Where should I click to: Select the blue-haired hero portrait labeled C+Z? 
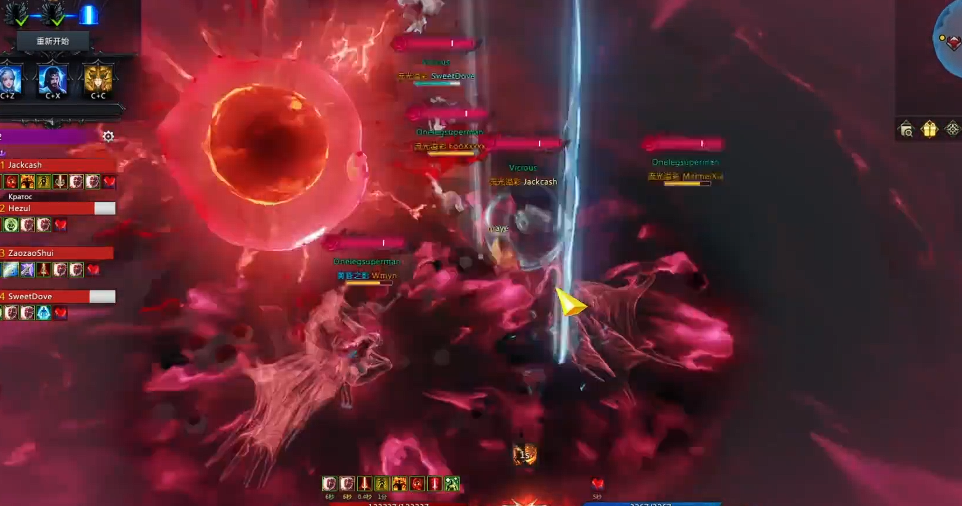[9, 77]
